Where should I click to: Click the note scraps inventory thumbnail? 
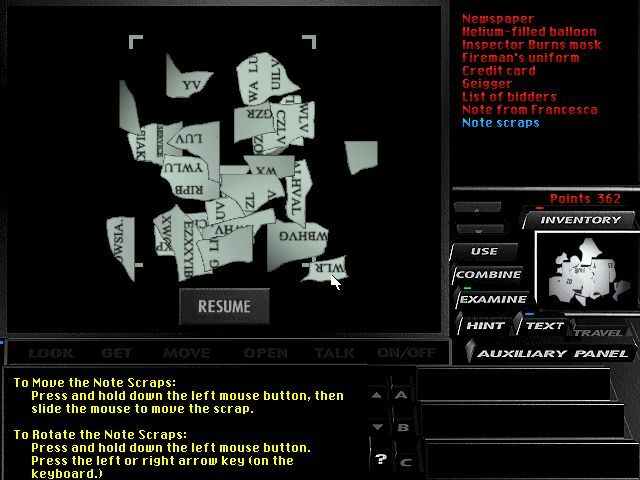pyautogui.click(x=585, y=270)
